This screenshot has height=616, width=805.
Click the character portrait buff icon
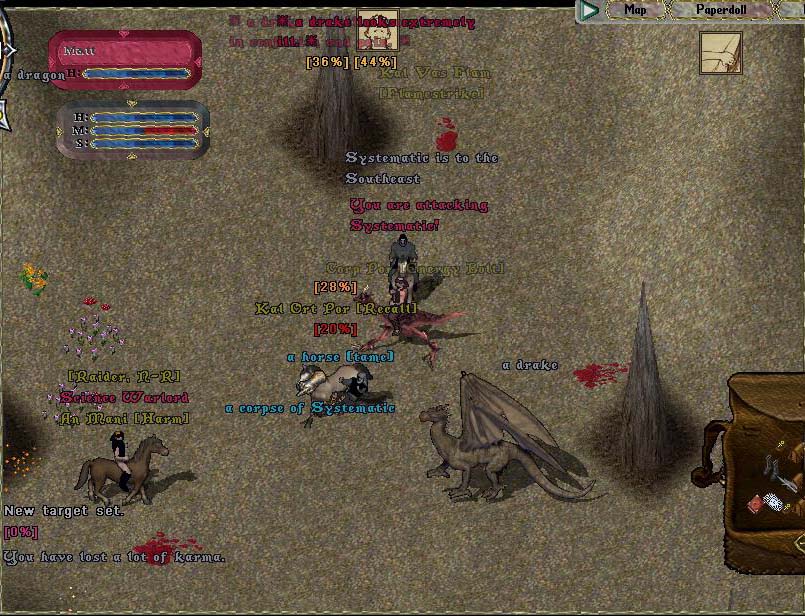pos(378,29)
